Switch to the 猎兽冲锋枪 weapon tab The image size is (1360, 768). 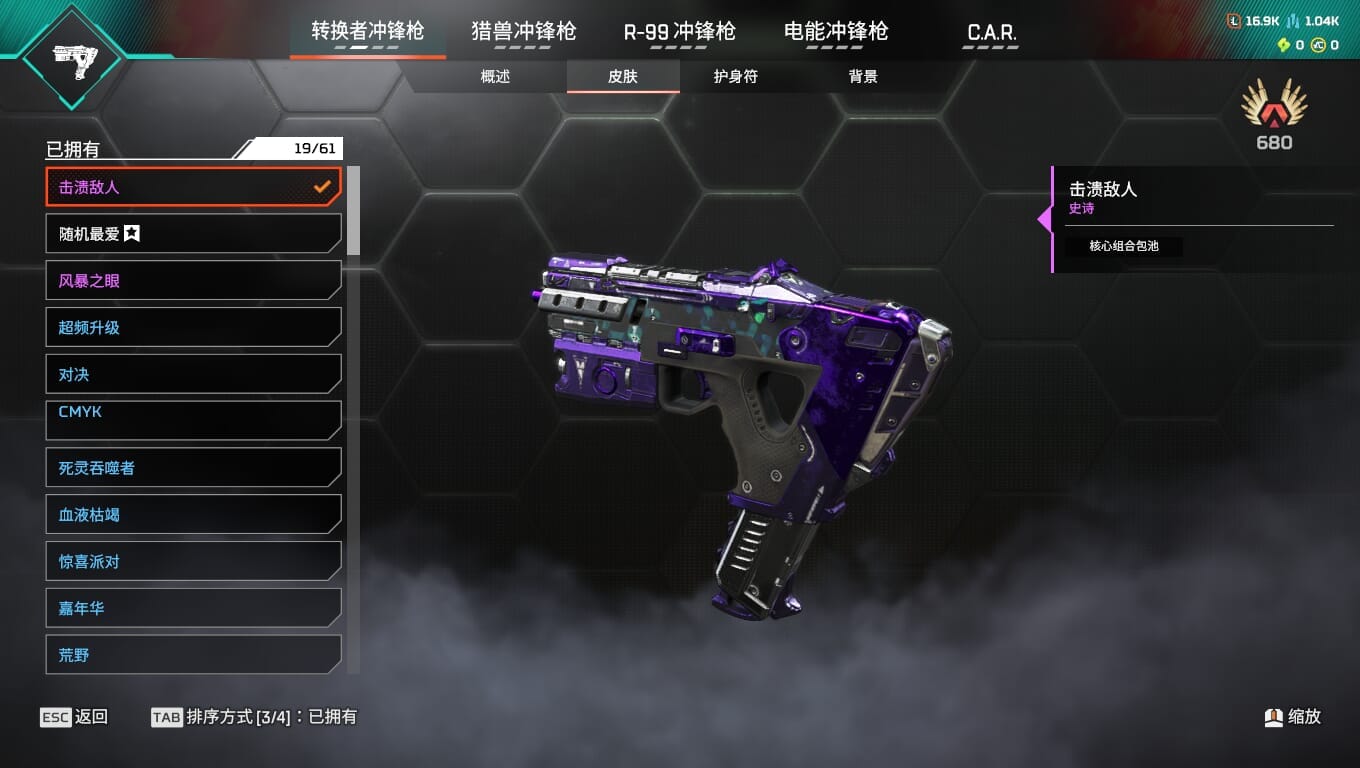(523, 32)
